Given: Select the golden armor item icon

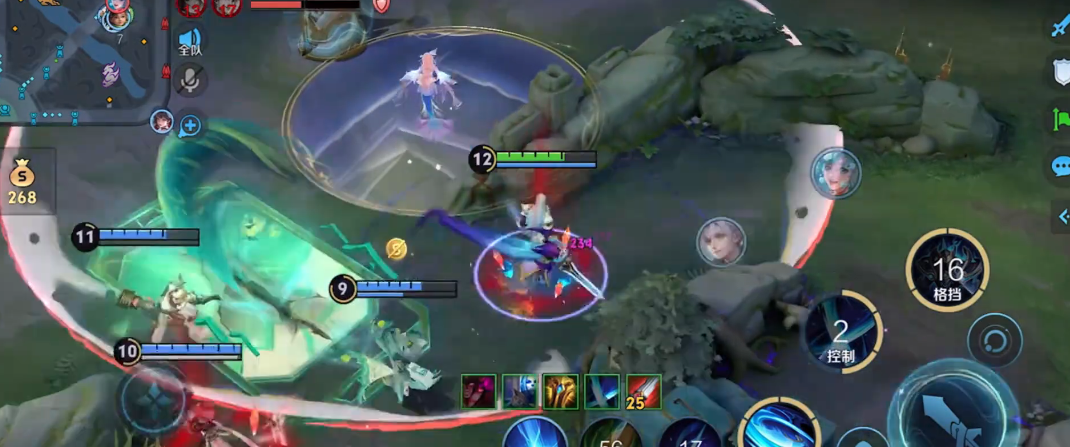Looking at the screenshot, I should click(x=560, y=391).
